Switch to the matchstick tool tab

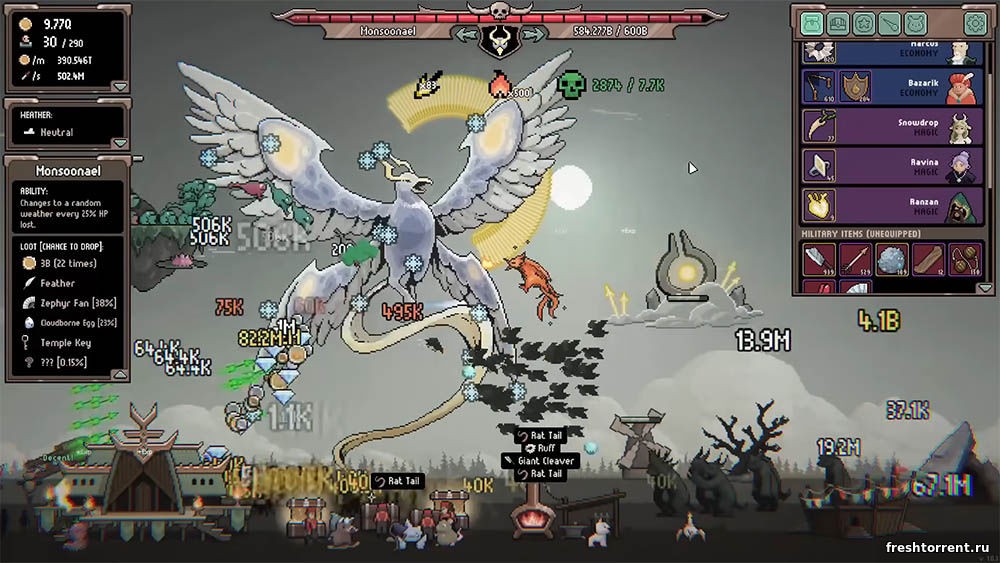[890, 23]
